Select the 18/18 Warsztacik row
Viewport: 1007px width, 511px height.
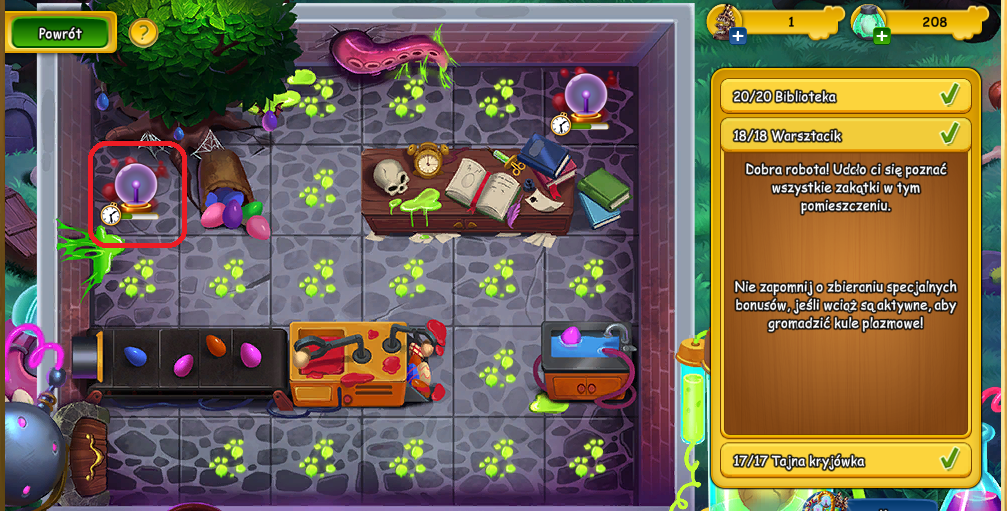pos(845,135)
